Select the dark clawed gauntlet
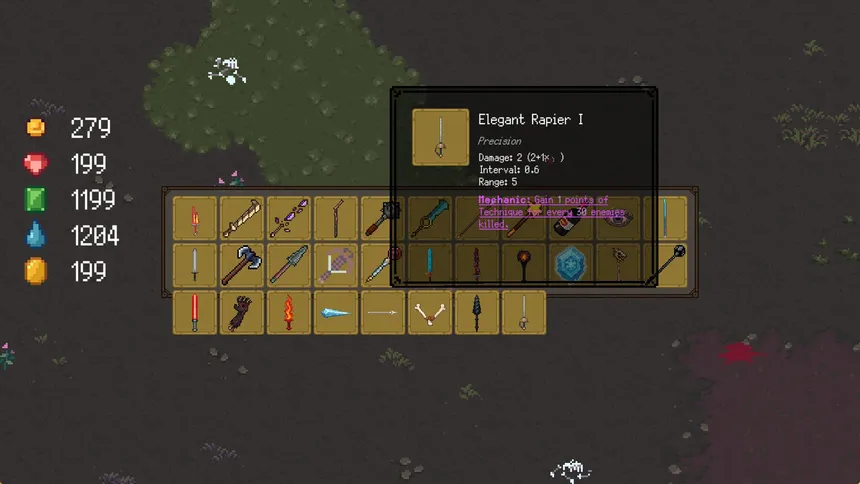 (x=241, y=312)
